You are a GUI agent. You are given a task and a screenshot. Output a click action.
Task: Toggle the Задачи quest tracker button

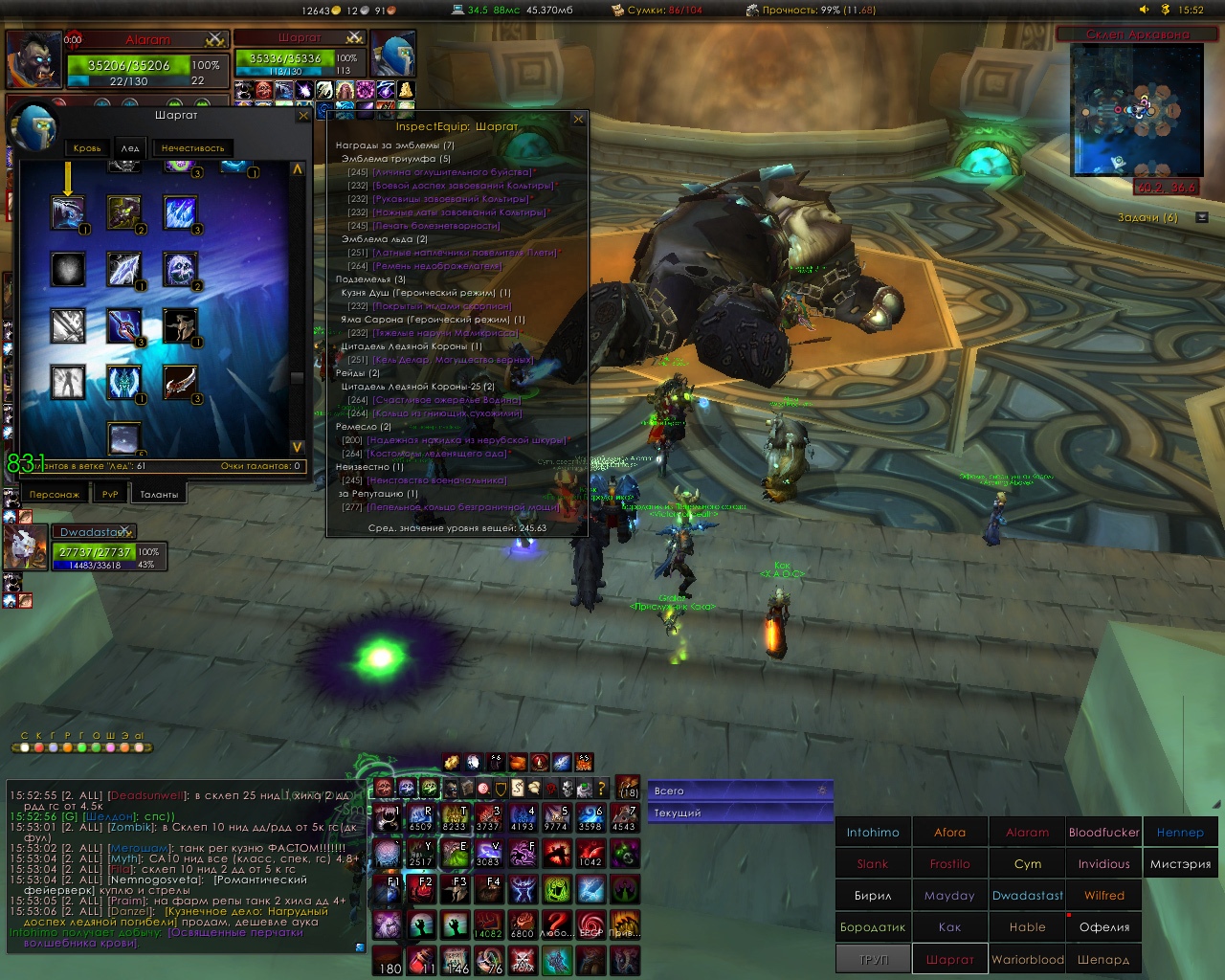(x=1202, y=217)
